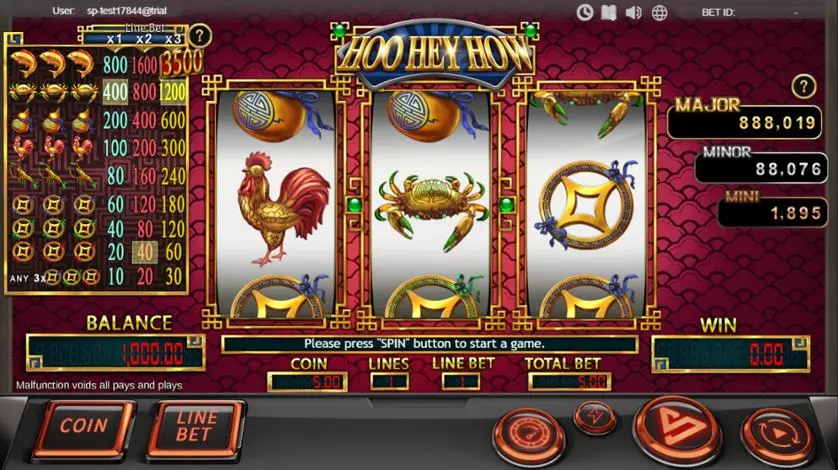Open the clock history icon

pyautogui.click(x=586, y=12)
